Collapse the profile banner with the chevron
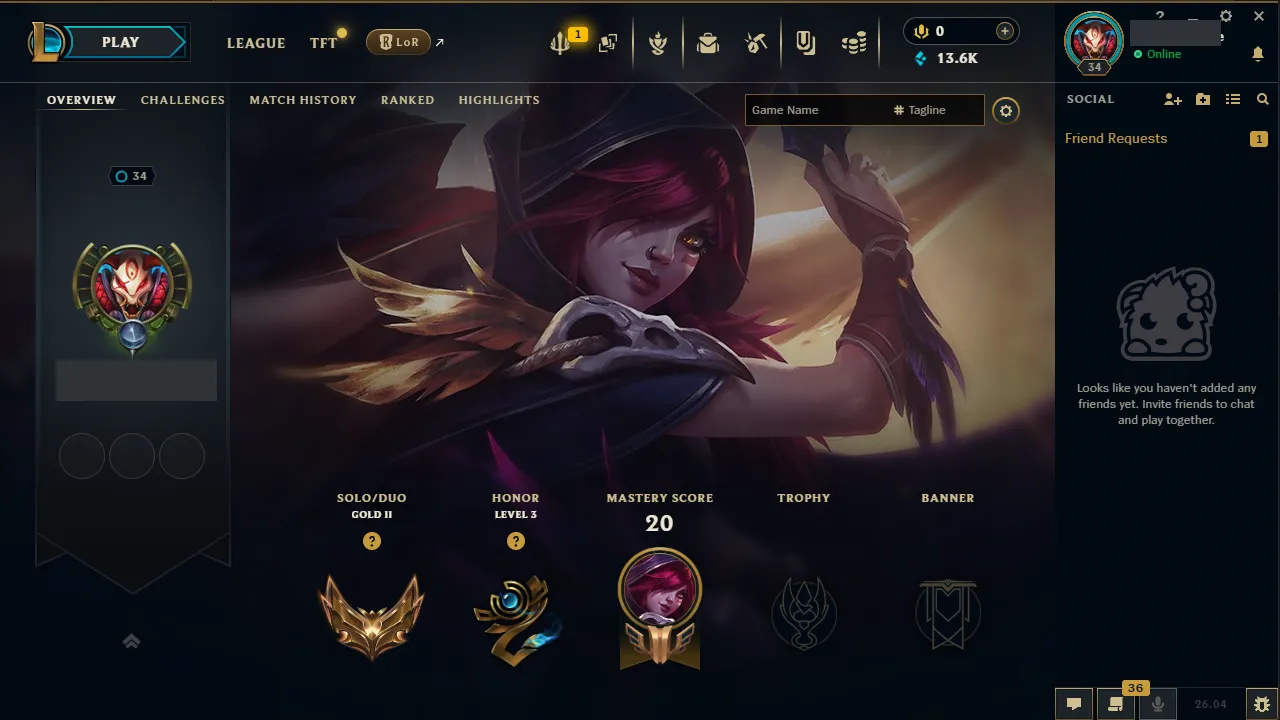 coord(131,641)
